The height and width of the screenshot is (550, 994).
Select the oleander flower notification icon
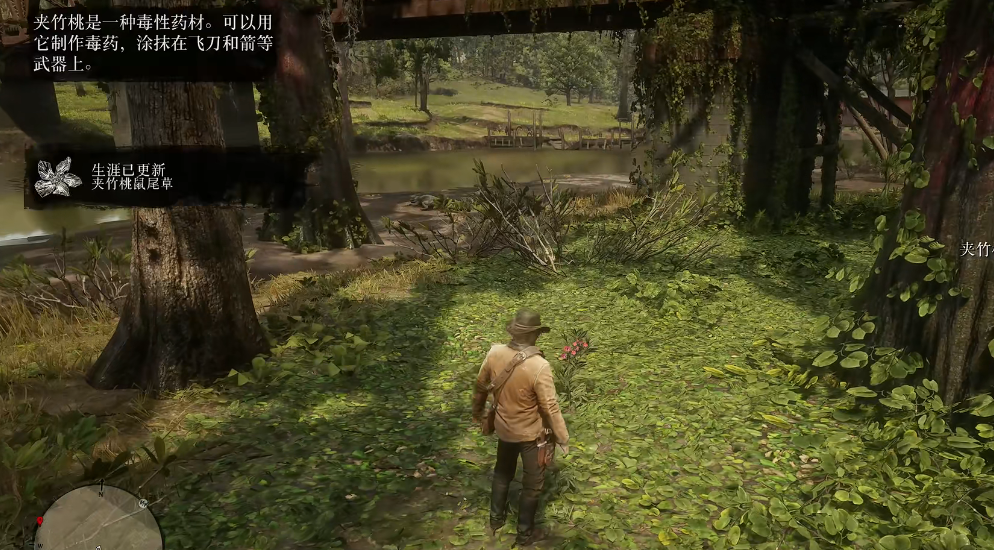point(58,177)
